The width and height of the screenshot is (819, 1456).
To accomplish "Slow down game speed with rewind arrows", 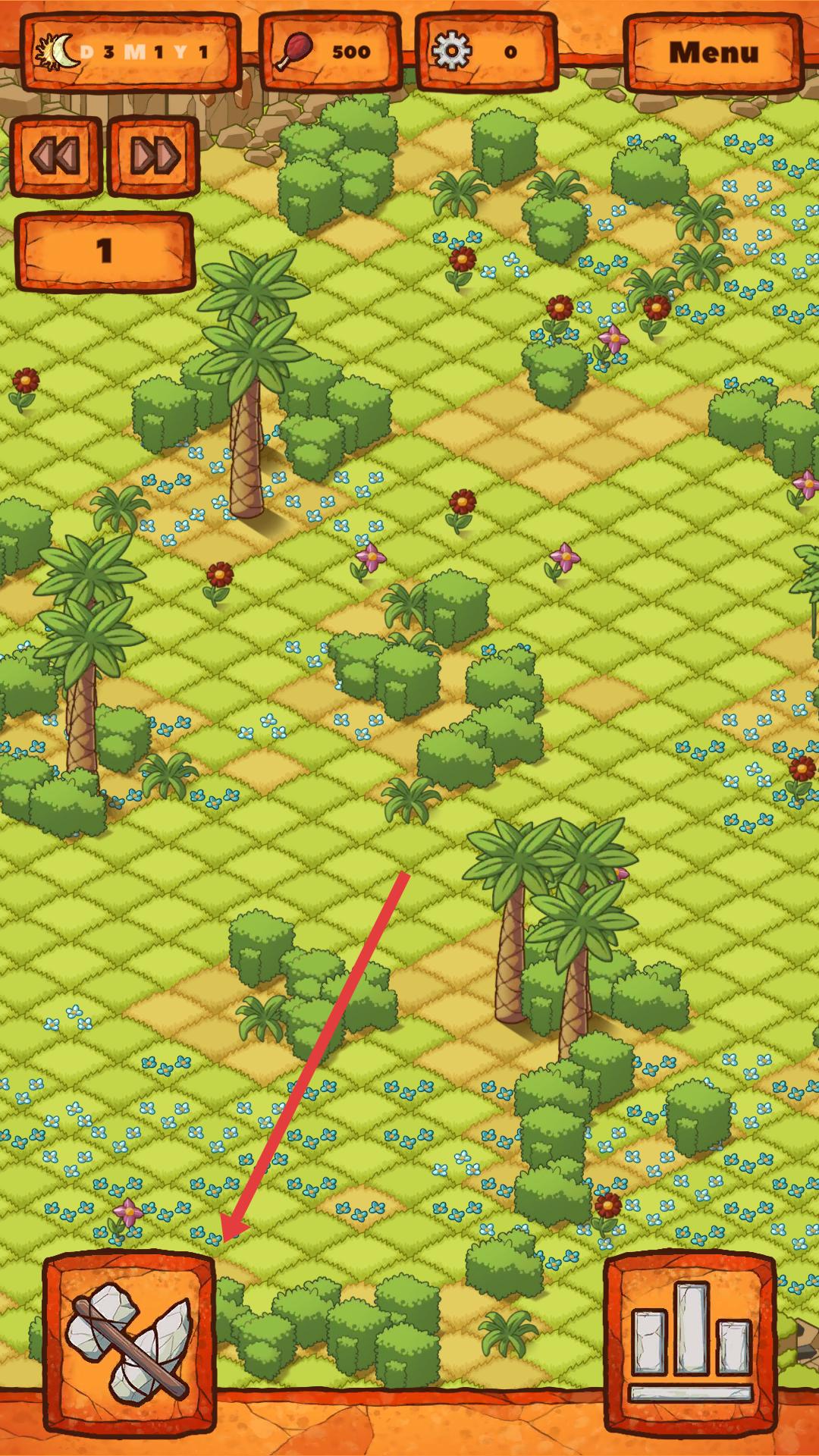I will [x=55, y=156].
